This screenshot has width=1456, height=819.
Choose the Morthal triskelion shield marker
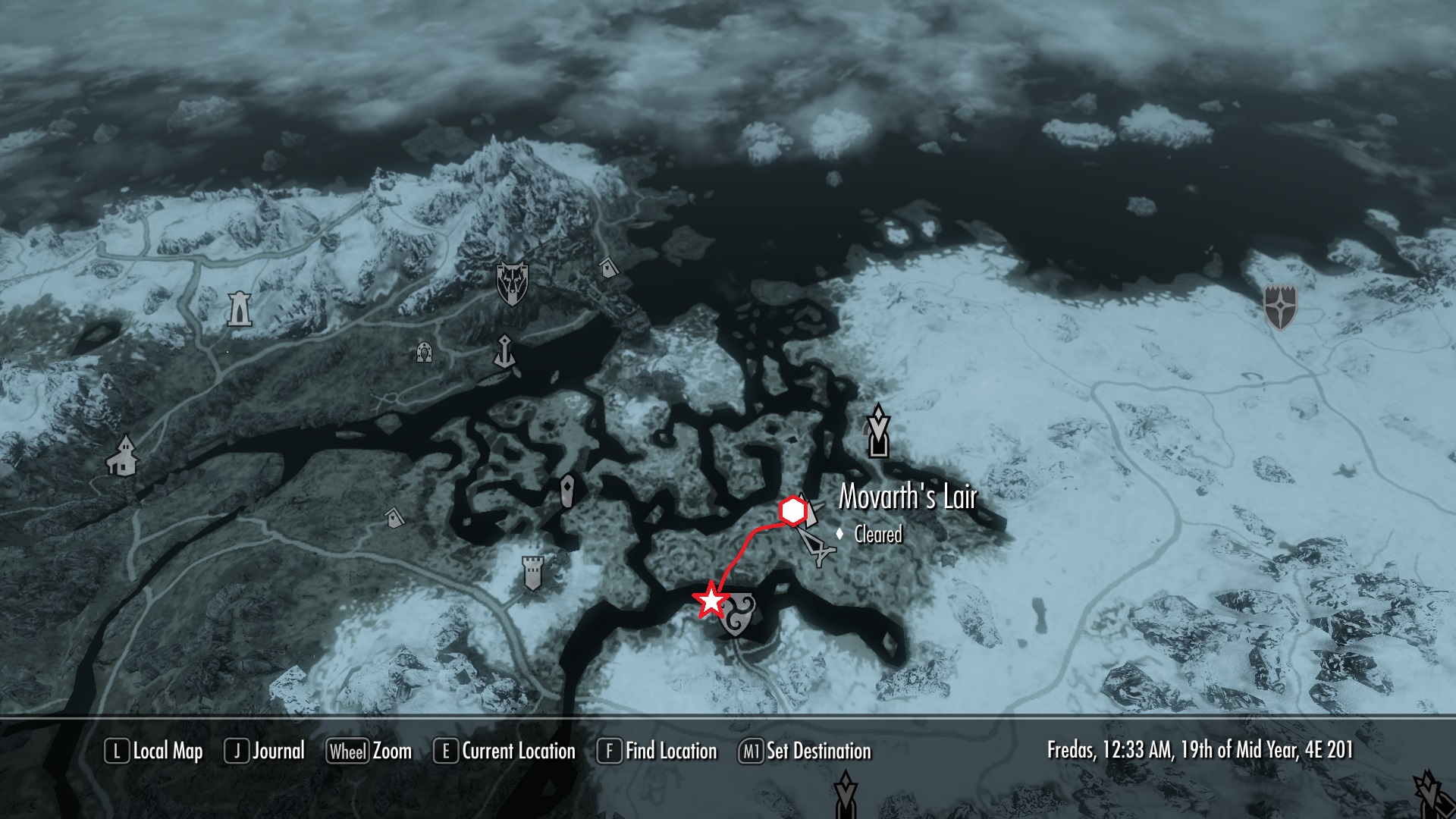pos(737,612)
